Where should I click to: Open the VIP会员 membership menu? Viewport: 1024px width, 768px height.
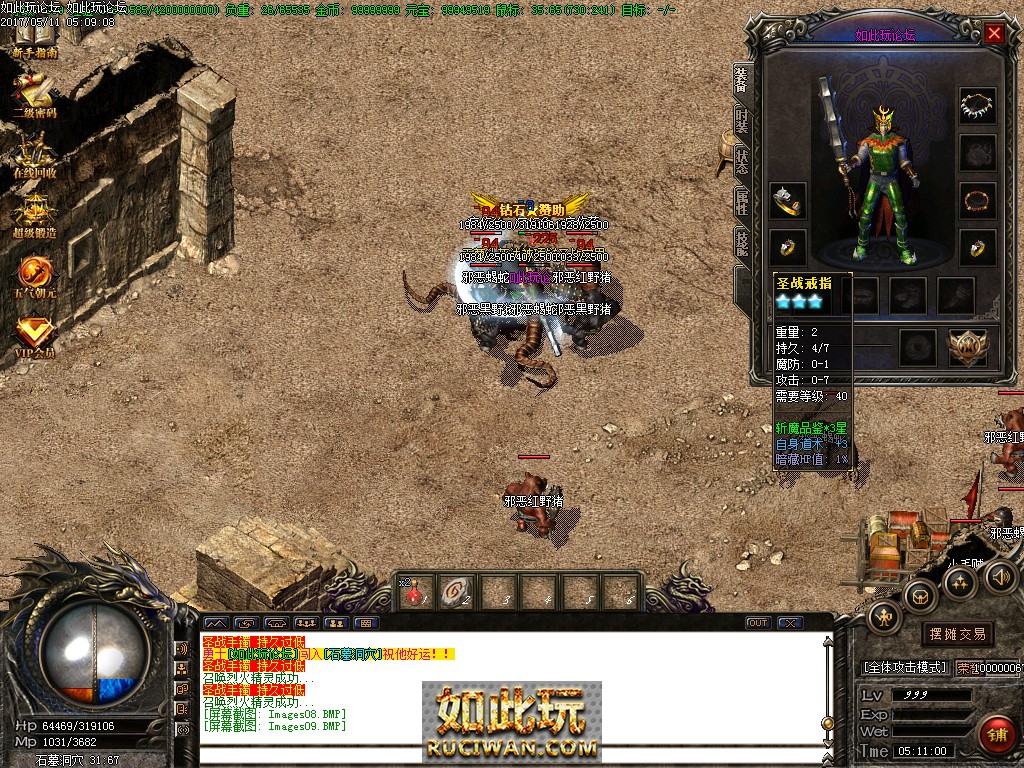click(x=34, y=335)
